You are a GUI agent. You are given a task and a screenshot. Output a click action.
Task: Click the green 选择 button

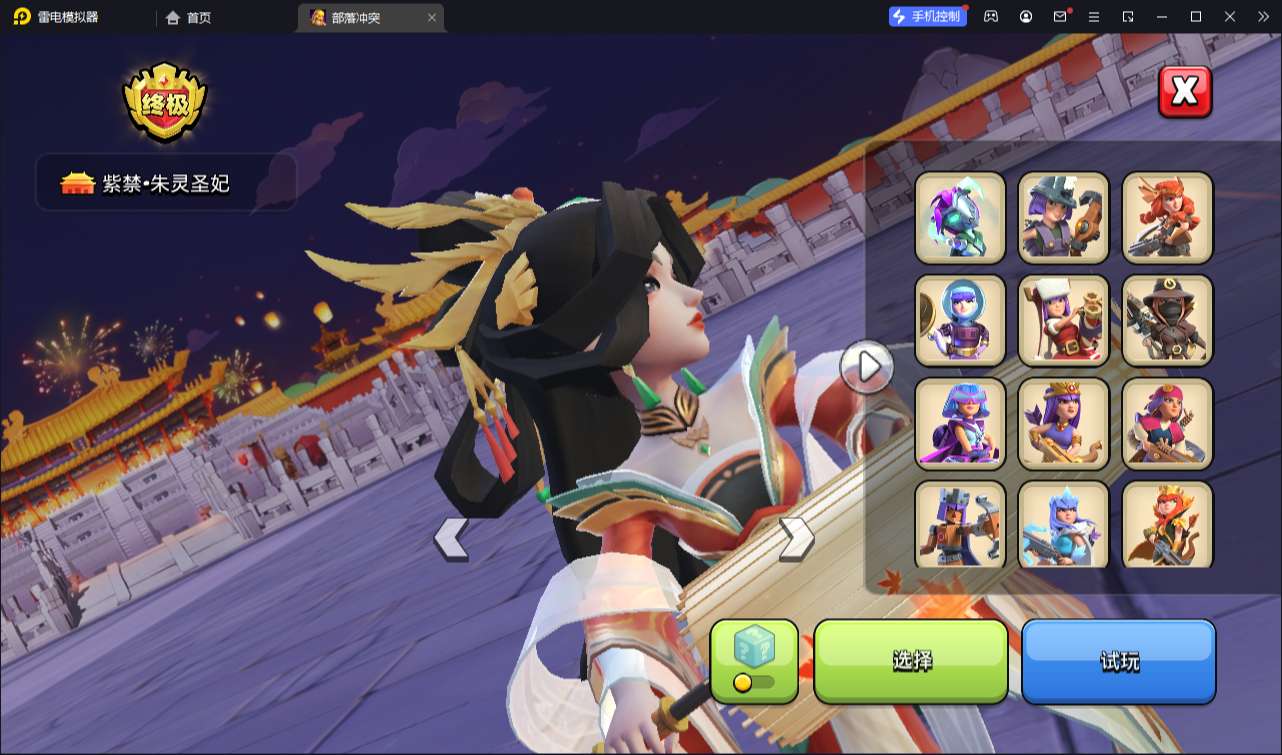point(911,661)
